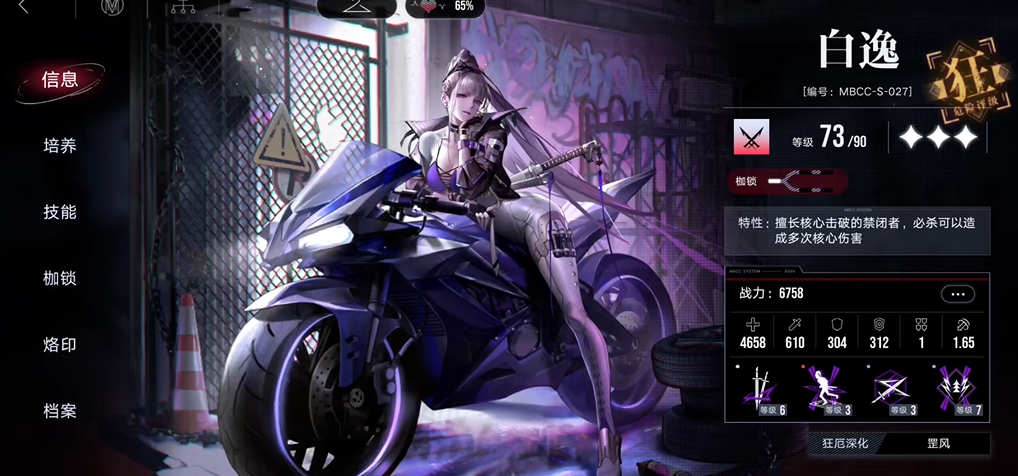Image resolution: width=1018 pixels, height=476 pixels.
Task: Open the 烙印 brand tab
Action: pyautogui.click(x=60, y=345)
